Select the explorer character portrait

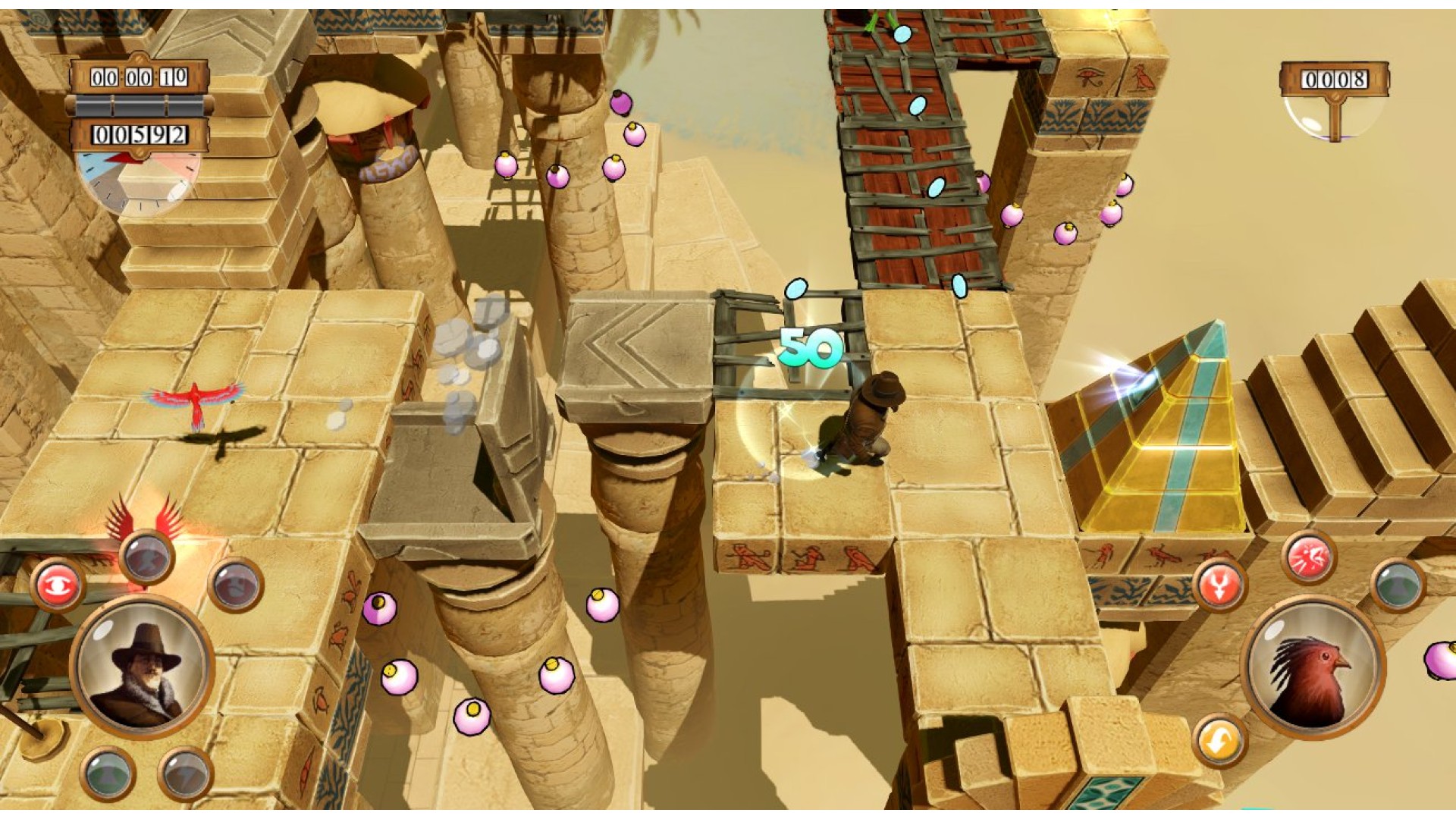click(x=143, y=669)
